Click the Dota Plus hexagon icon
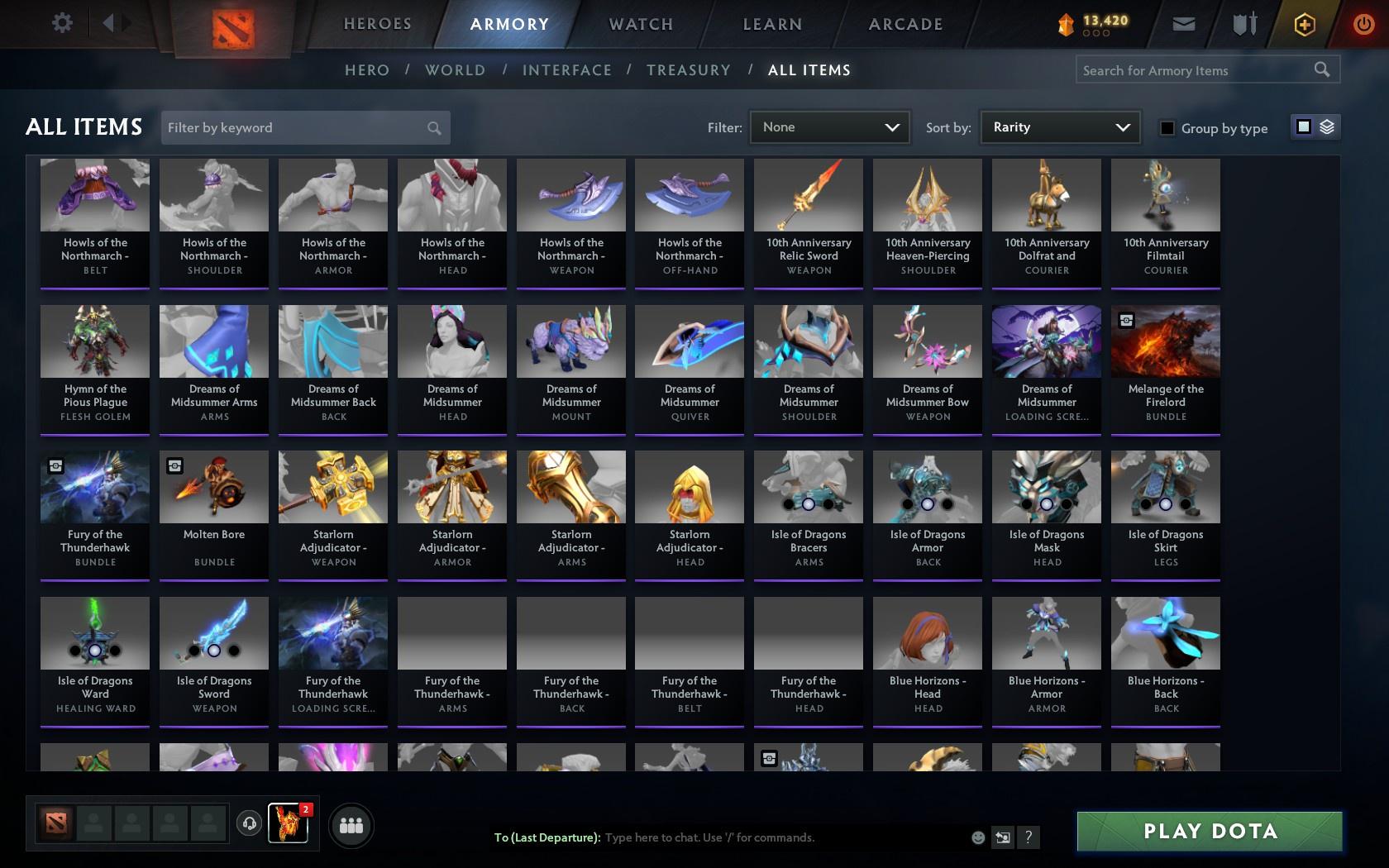Viewport: 1389px width, 868px height. [1305, 24]
